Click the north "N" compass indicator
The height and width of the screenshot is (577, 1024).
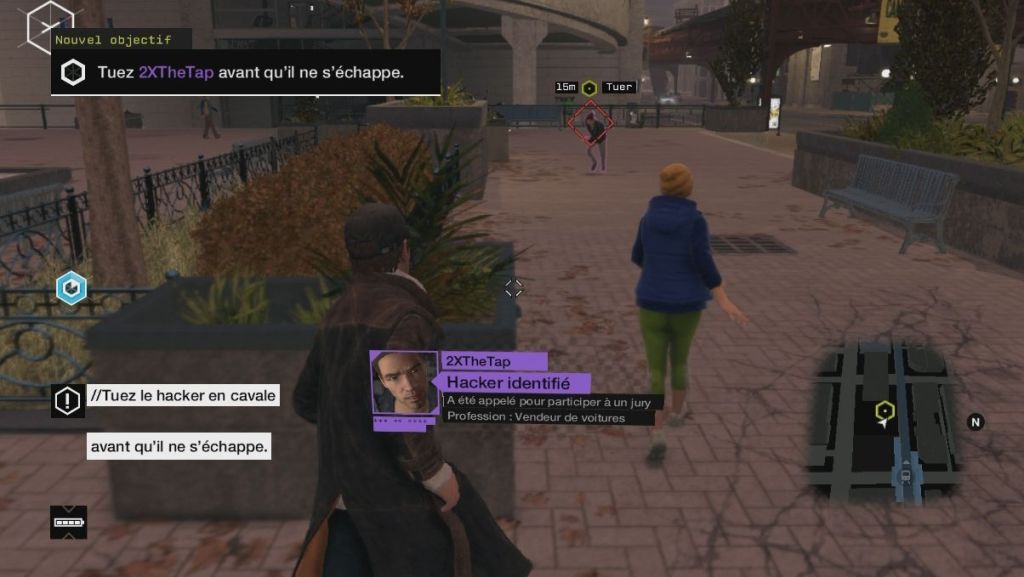975,422
